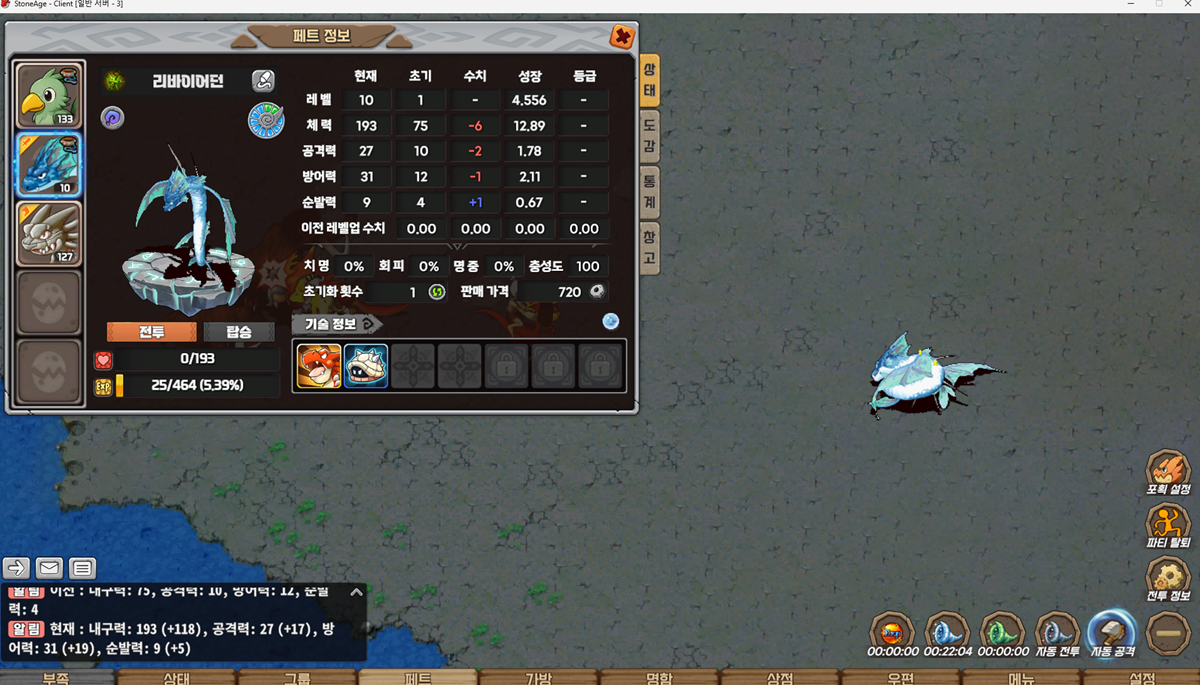1200x685 pixels.
Task: Select the gray dragon pet portrait
Action: [x=49, y=234]
